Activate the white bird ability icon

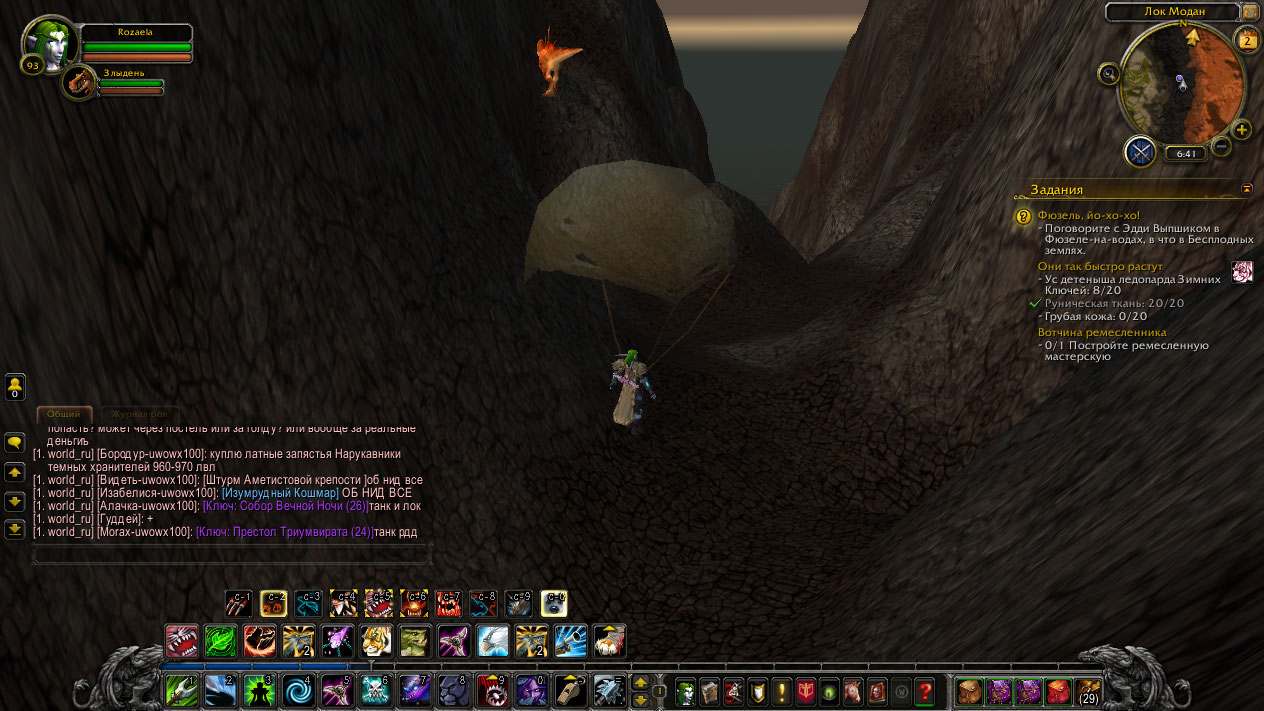coord(493,641)
